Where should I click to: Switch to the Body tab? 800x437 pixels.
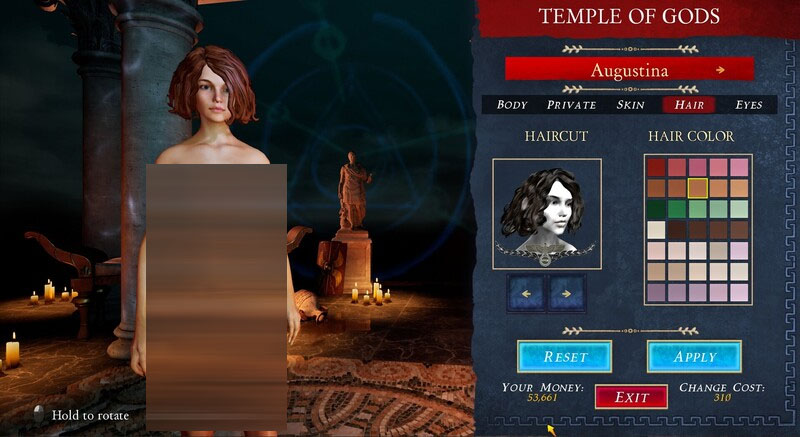click(512, 105)
